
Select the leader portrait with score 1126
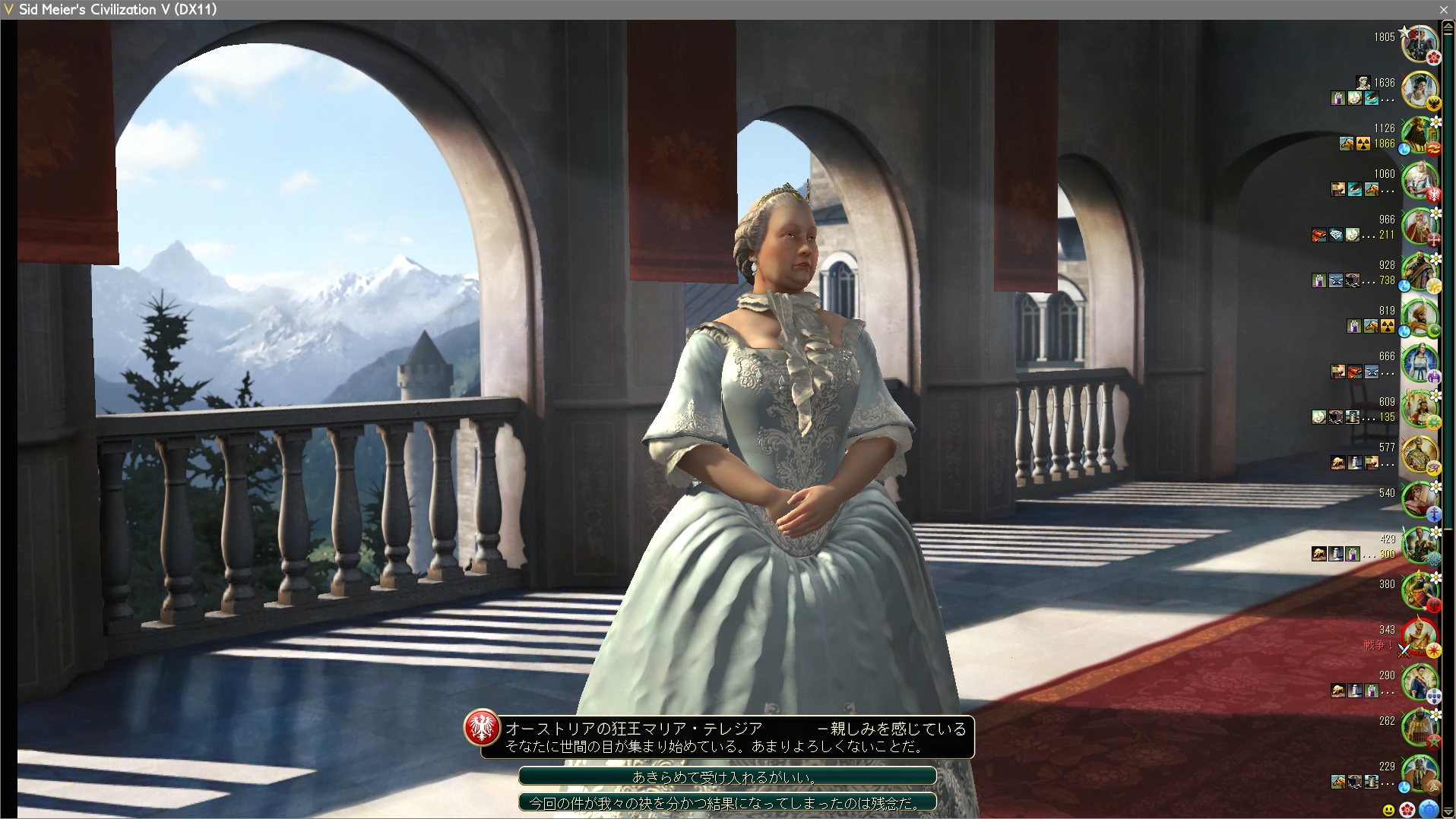click(1419, 135)
